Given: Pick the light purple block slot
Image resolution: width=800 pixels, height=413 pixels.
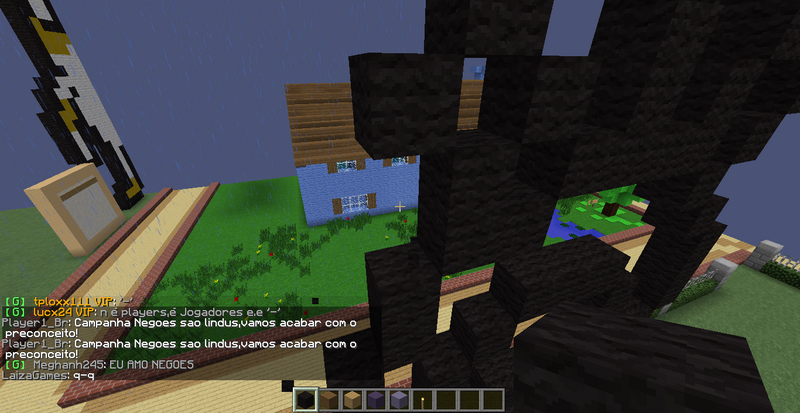Looking at the screenshot, I should 400,401.
